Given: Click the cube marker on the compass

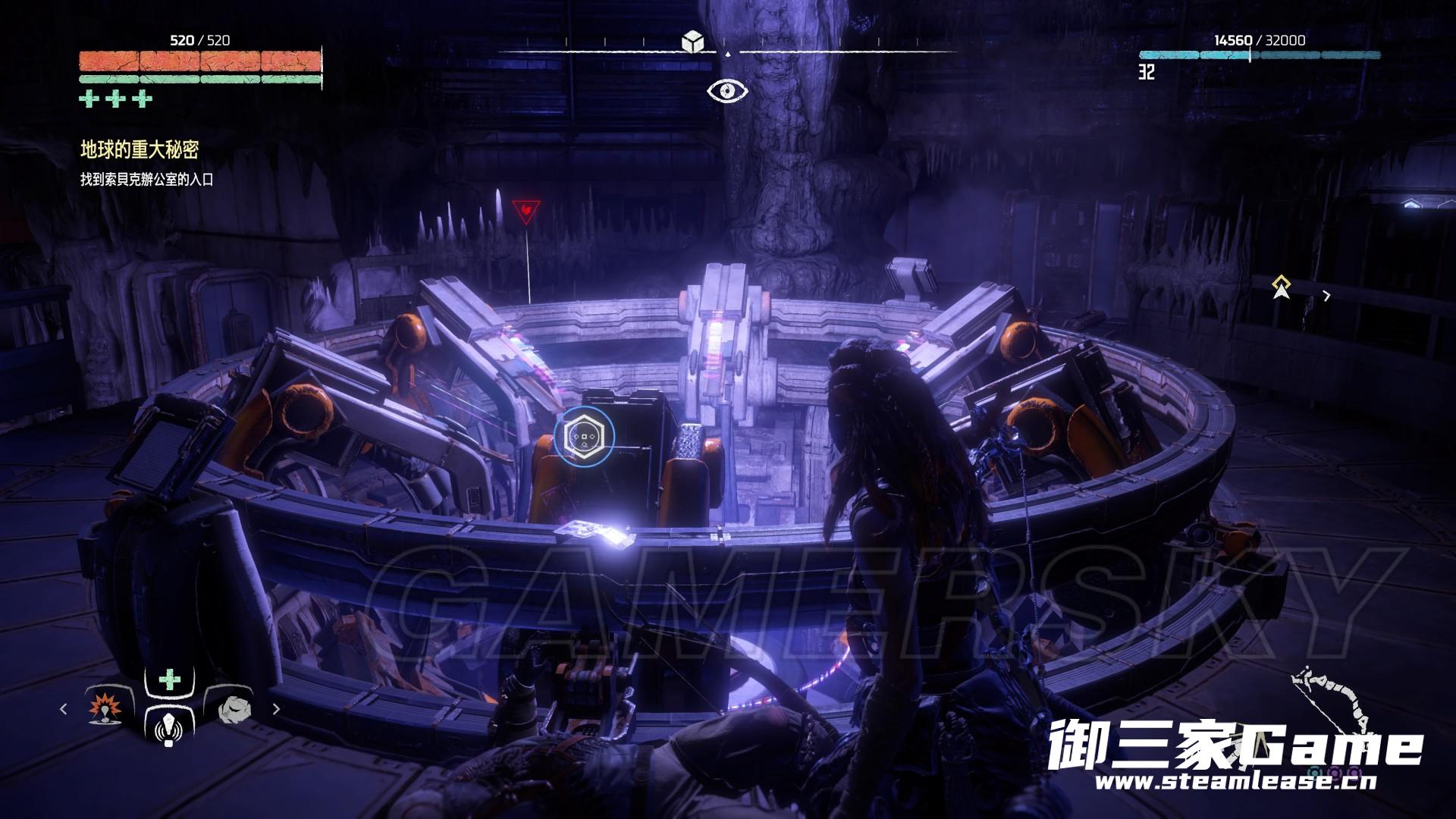Looking at the screenshot, I should click(692, 42).
